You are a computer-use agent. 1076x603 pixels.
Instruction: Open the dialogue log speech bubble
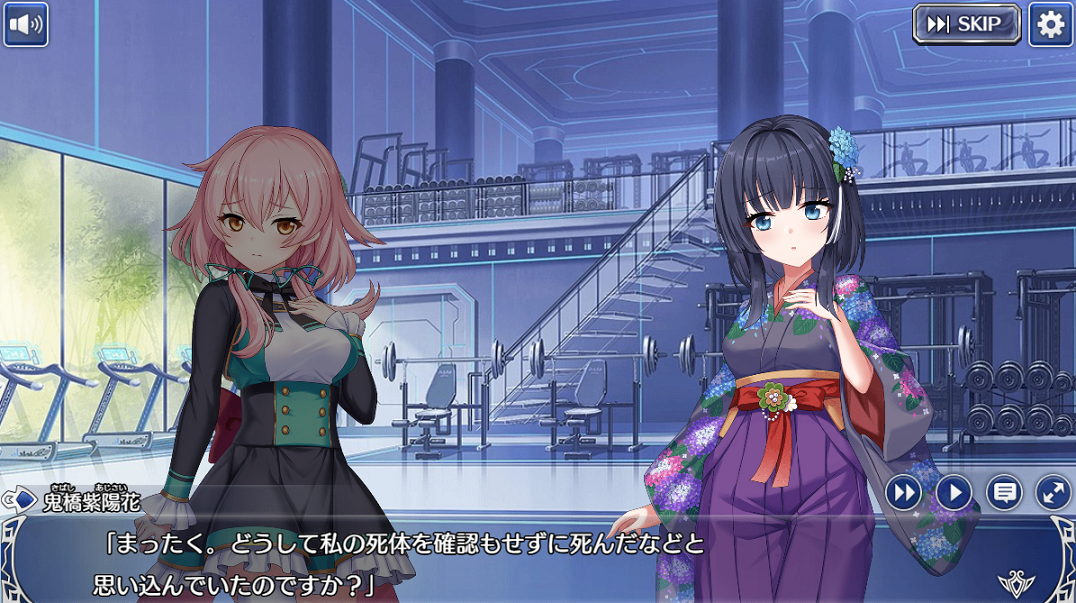(1004, 492)
